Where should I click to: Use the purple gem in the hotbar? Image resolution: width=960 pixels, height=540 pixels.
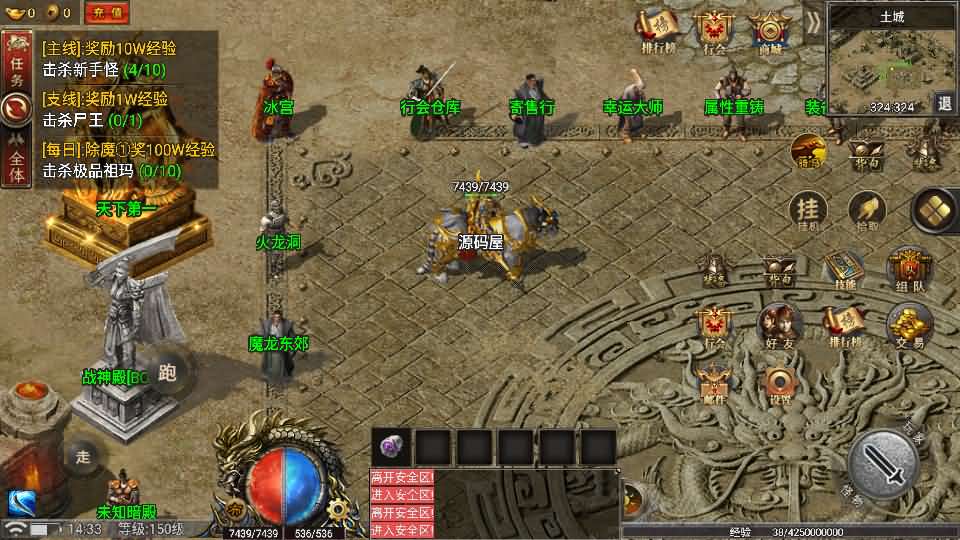click(x=392, y=447)
